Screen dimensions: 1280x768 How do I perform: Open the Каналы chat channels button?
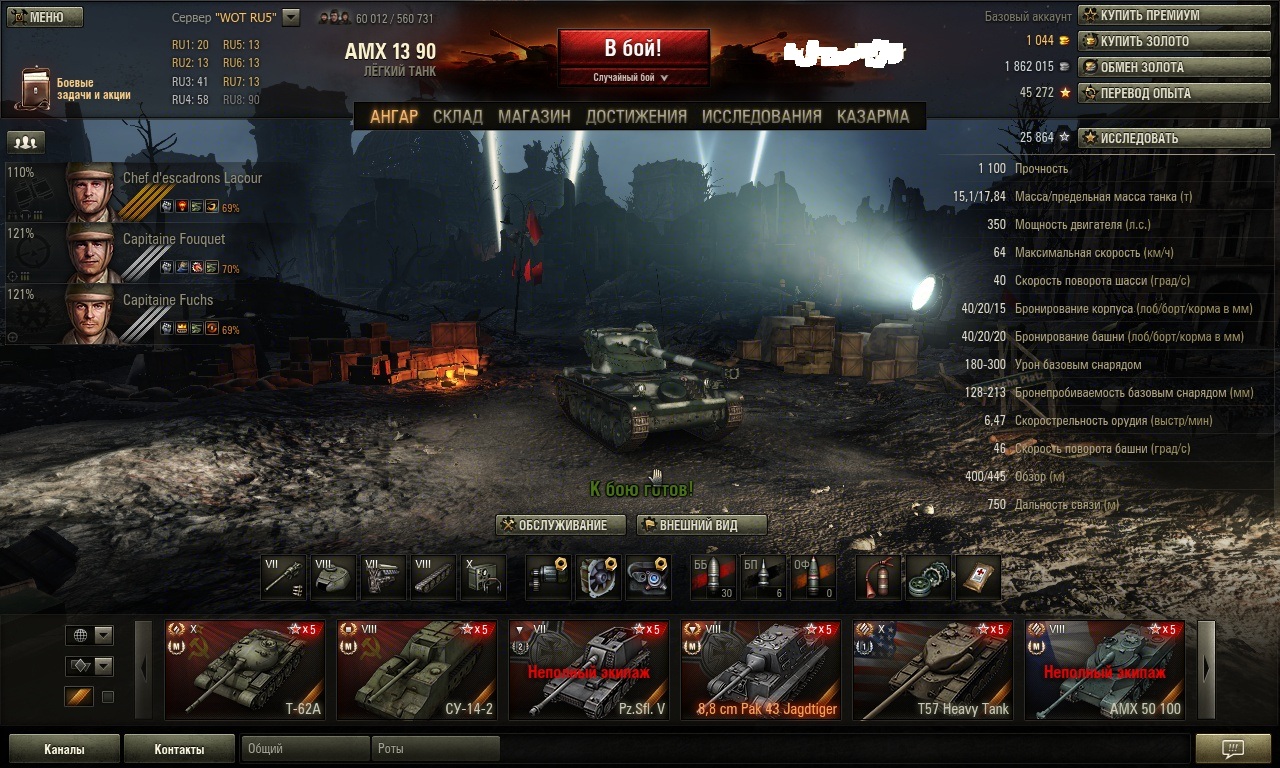tap(64, 749)
